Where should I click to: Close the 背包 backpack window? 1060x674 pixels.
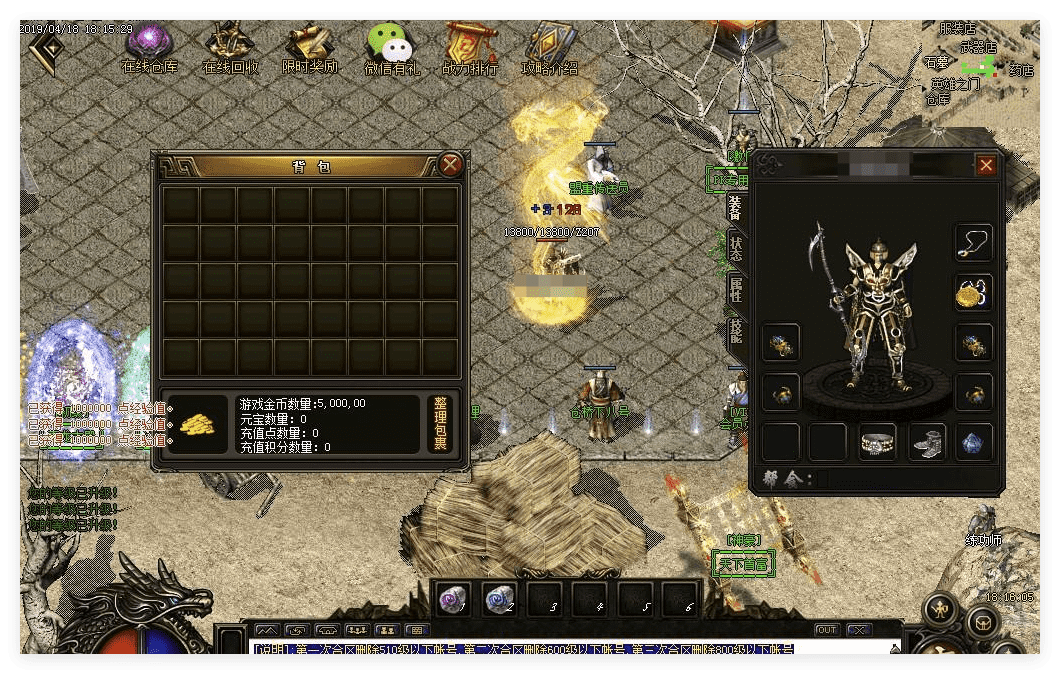451,165
